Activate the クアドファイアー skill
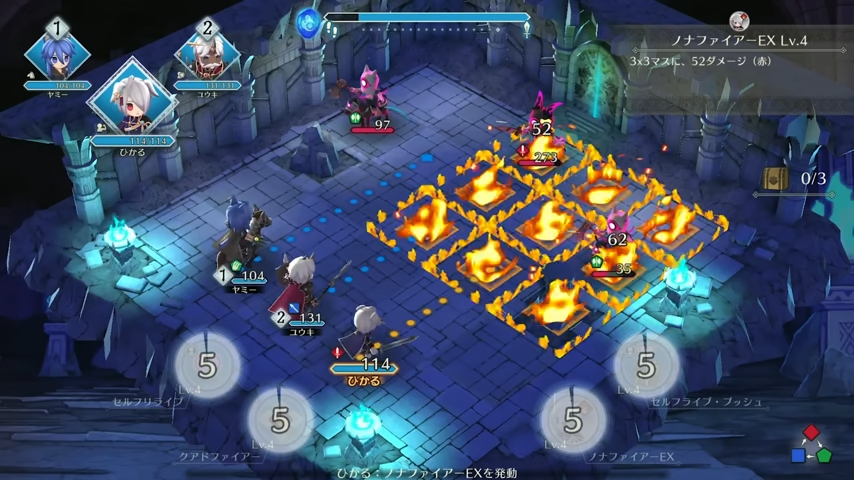This screenshot has height=480, width=854. (x=279, y=420)
